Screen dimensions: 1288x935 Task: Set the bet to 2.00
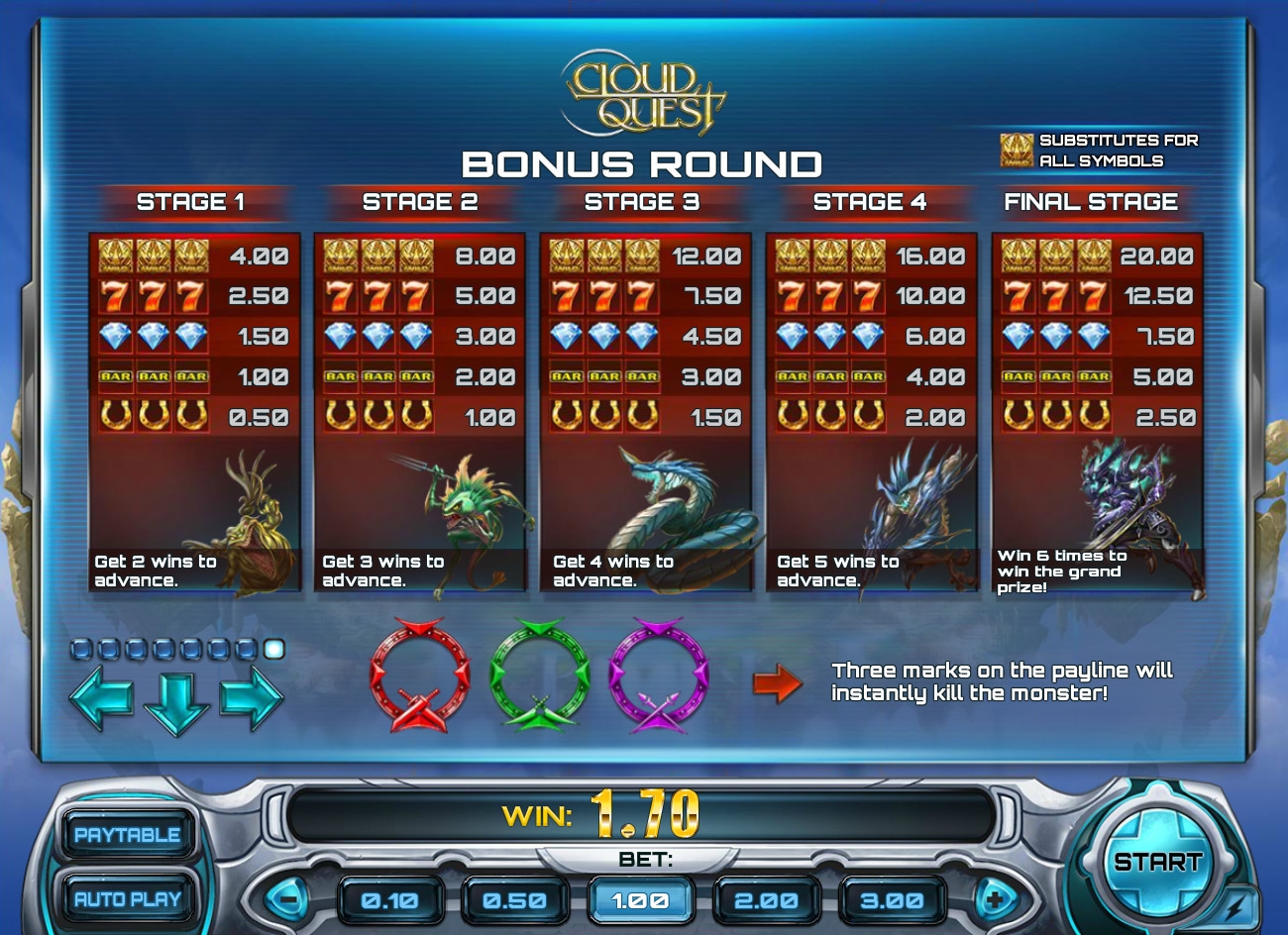tap(766, 900)
